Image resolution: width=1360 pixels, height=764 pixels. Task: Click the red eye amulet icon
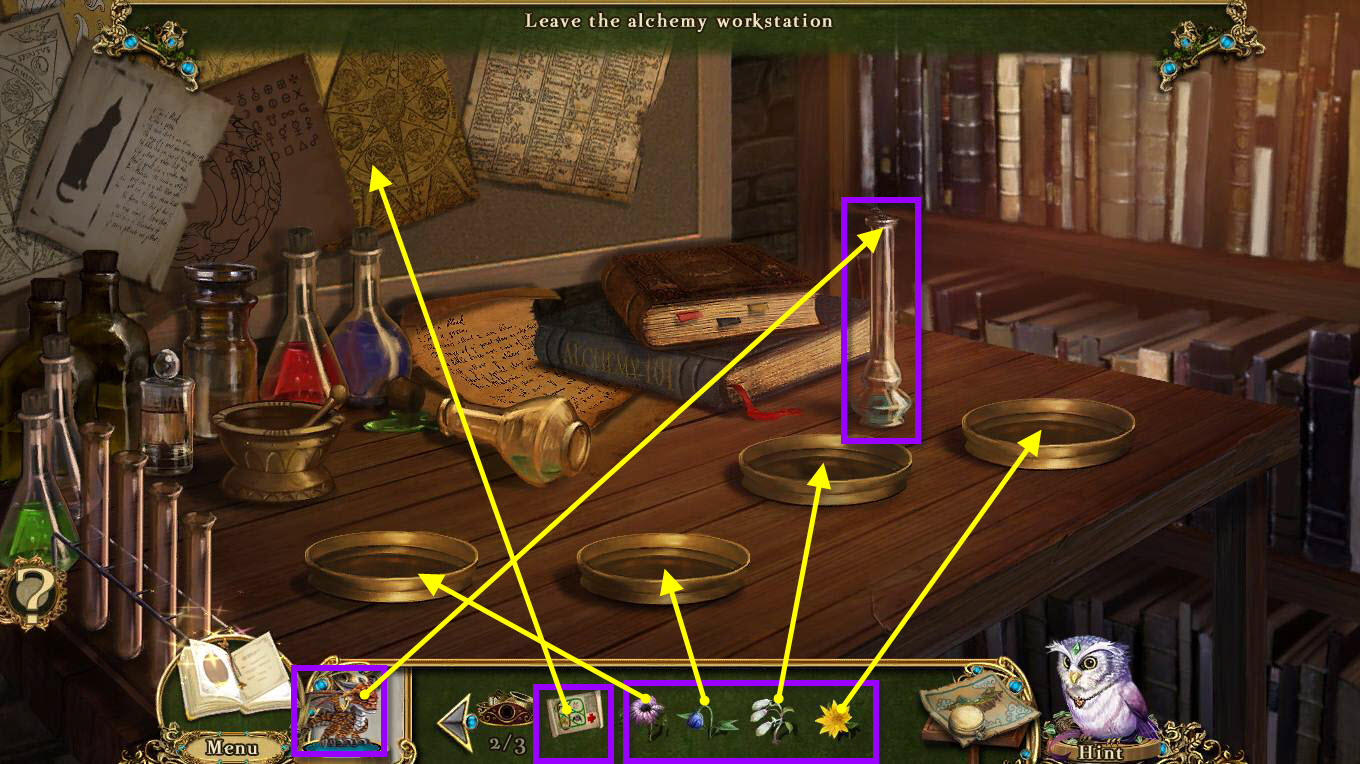tap(506, 713)
